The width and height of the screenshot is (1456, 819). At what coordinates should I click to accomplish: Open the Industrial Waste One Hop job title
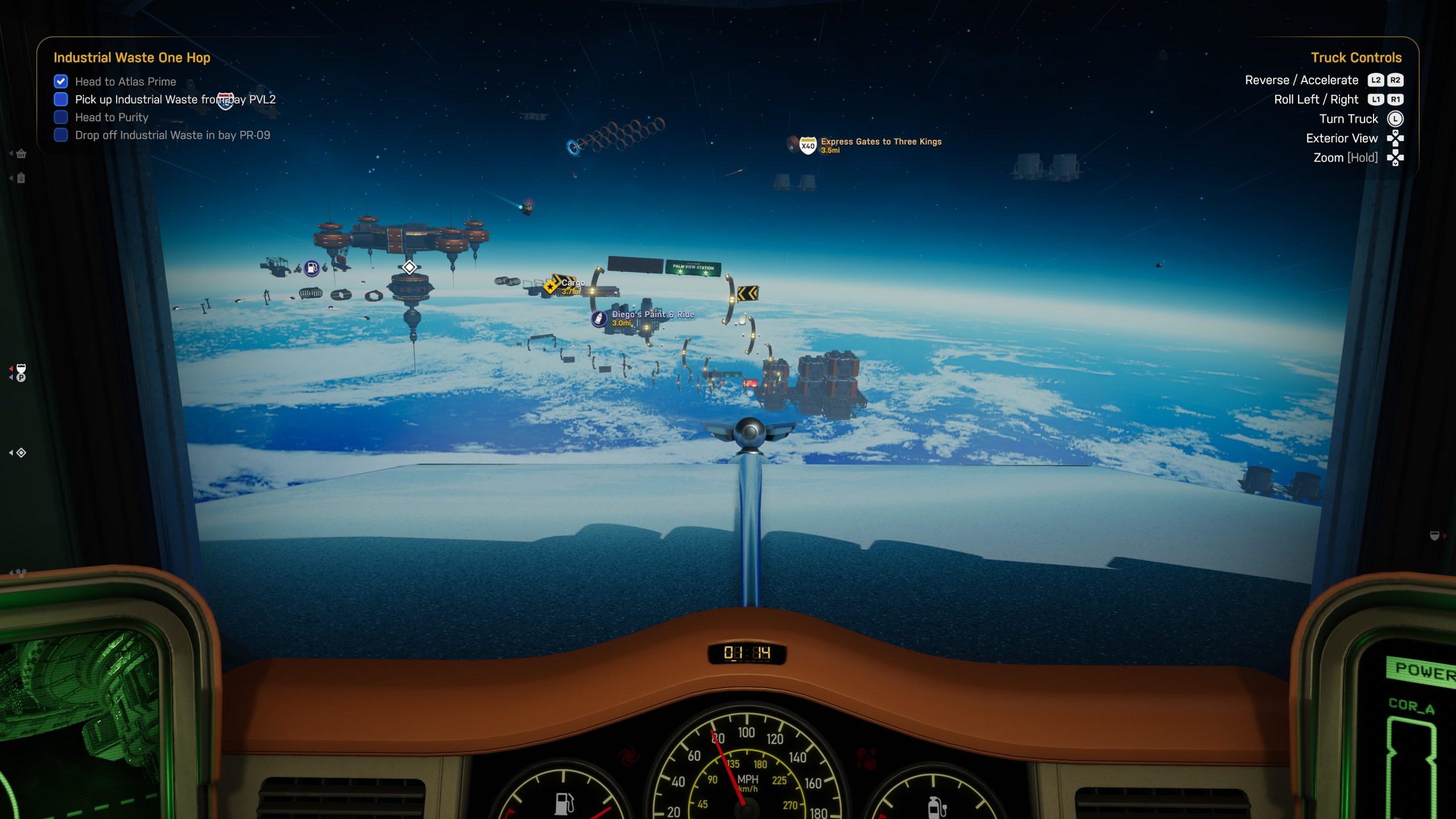(x=132, y=57)
